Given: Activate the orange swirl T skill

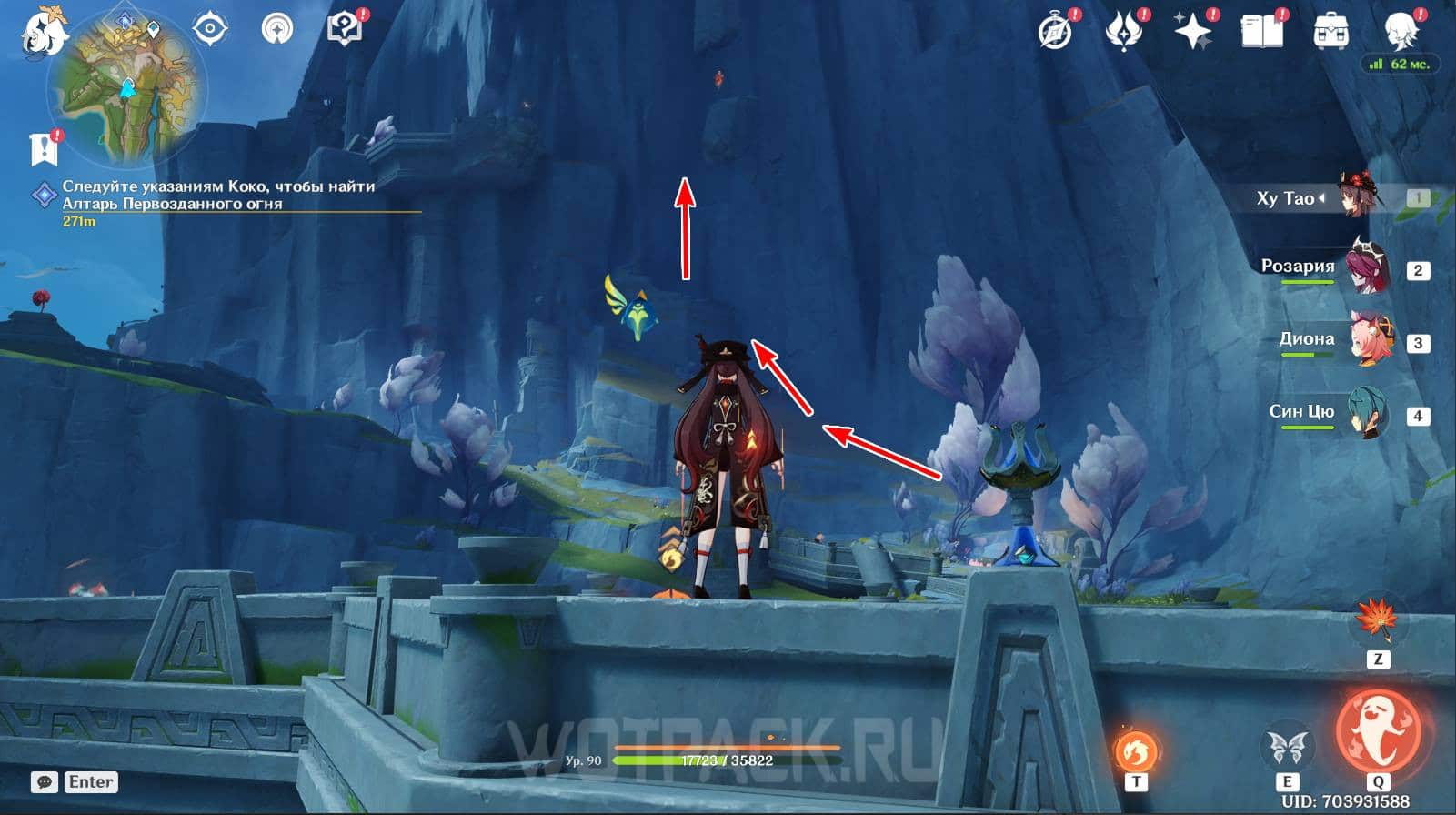Looking at the screenshot, I should tap(1136, 751).
